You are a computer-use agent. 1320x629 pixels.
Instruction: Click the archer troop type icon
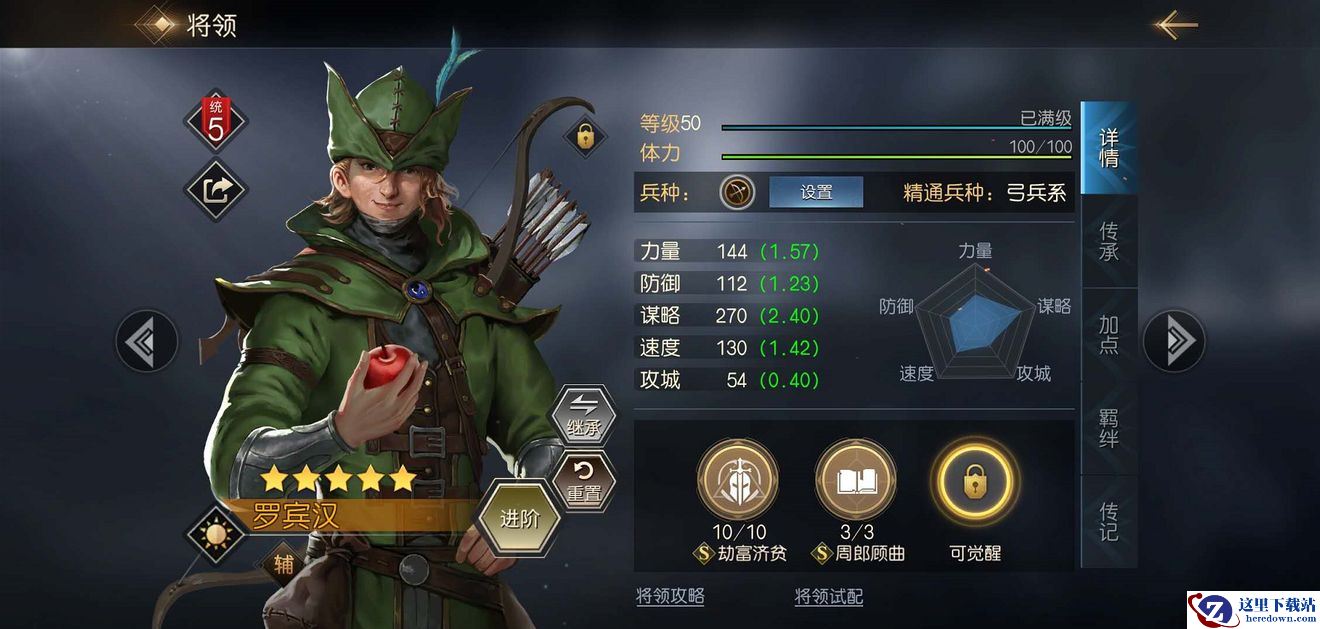point(737,192)
